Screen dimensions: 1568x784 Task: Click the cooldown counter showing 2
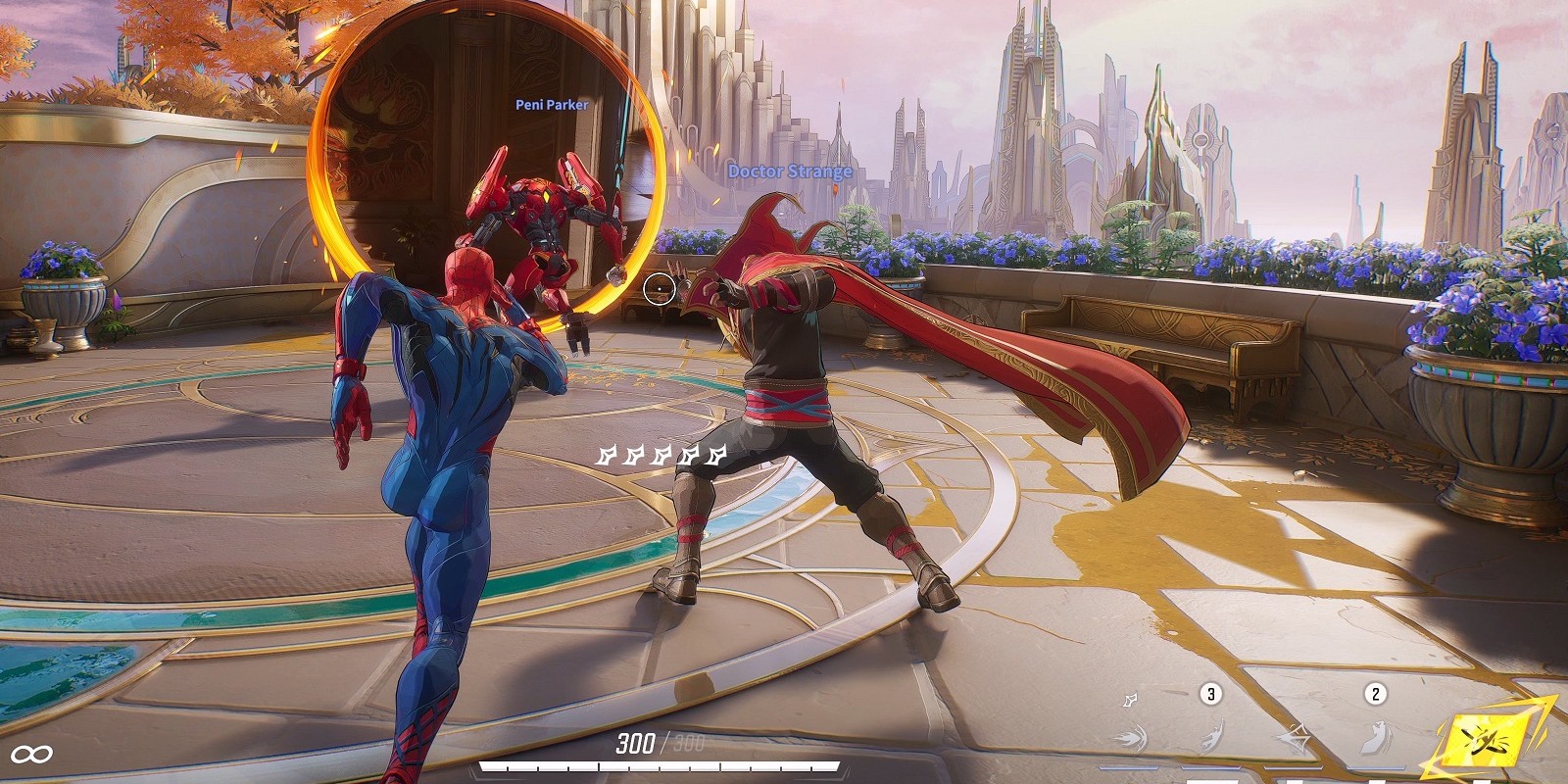point(1374,693)
